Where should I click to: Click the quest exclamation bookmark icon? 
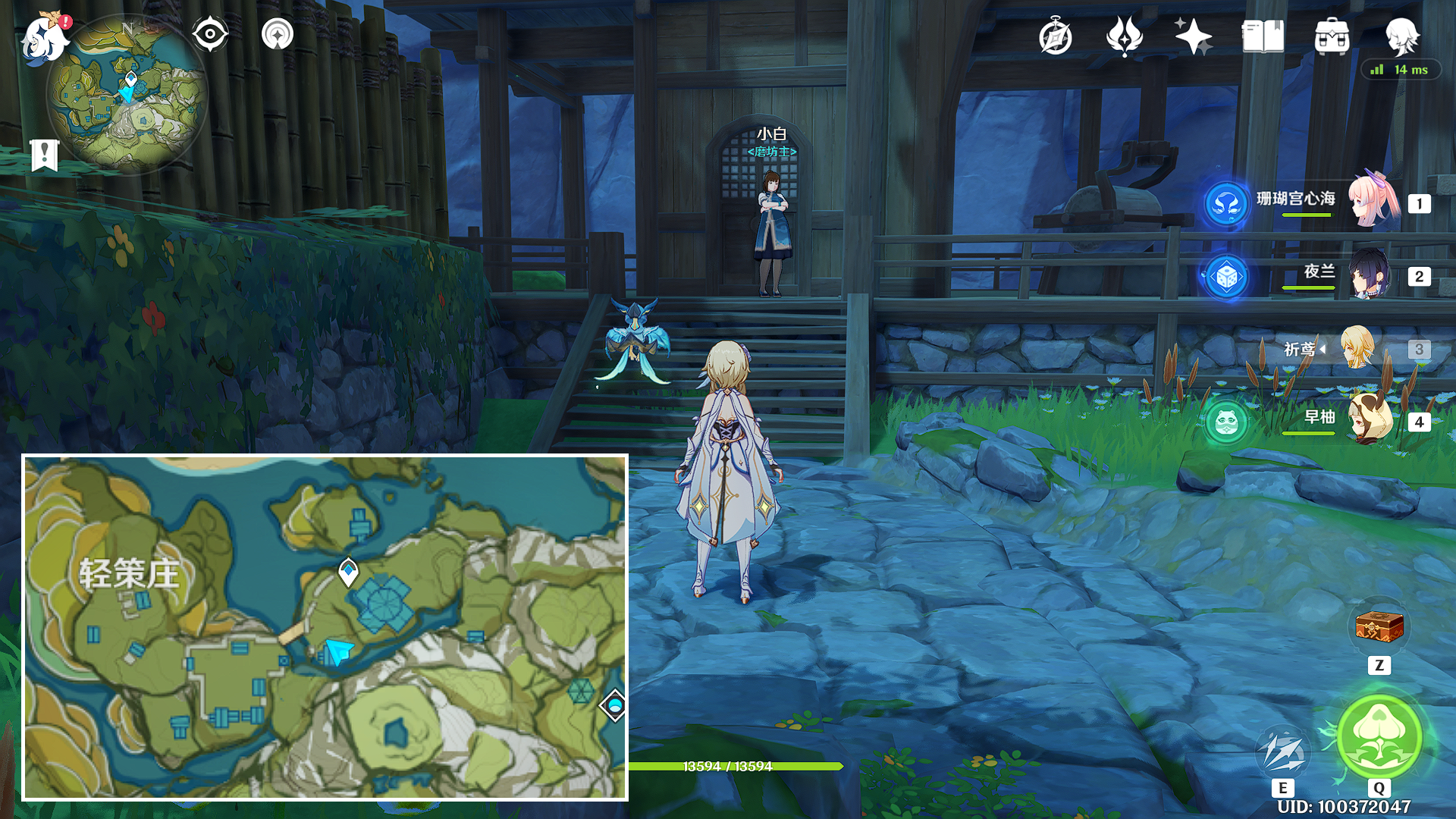pyautogui.click(x=44, y=155)
